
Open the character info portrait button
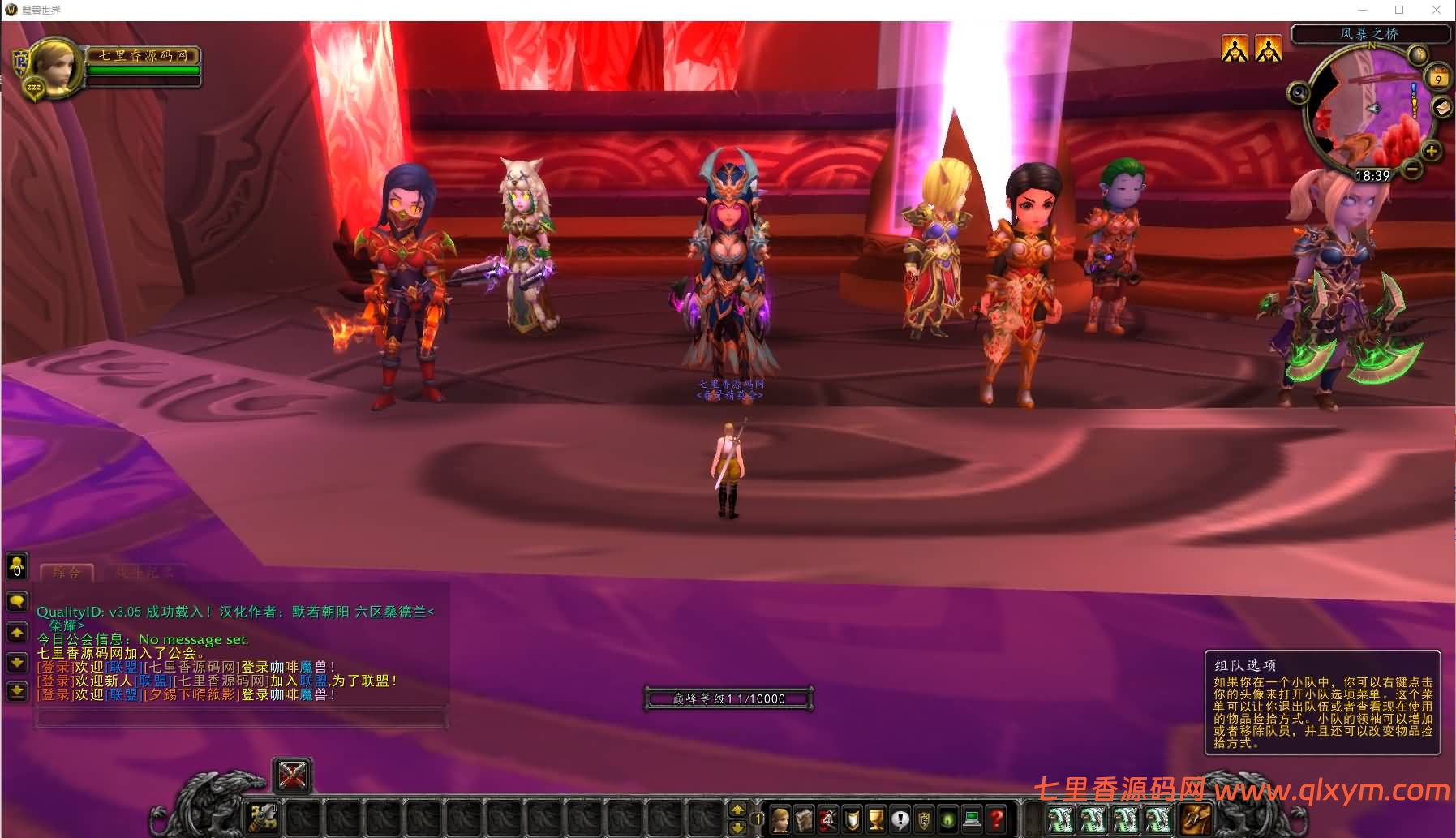point(780,819)
